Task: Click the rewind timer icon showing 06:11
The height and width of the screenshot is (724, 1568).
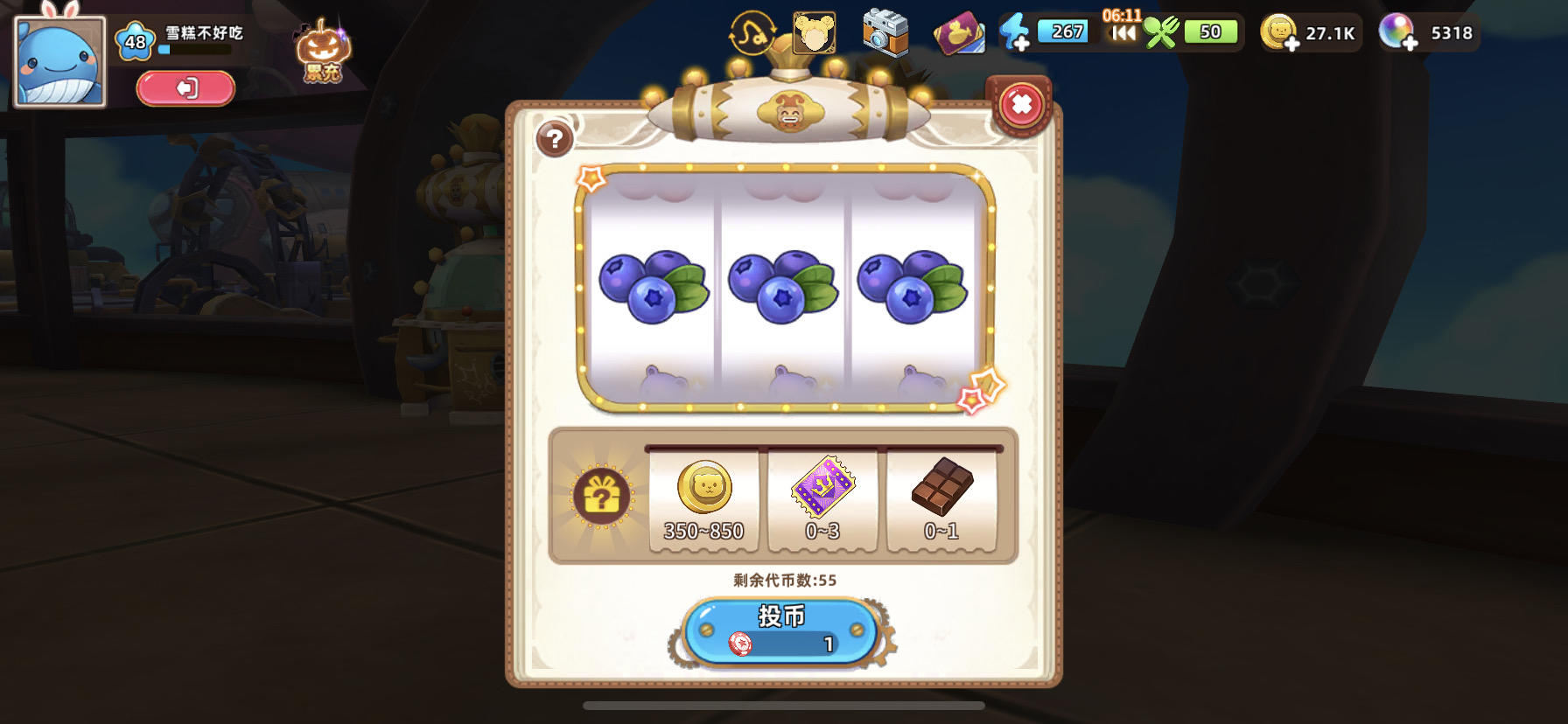Action: 1123,32
